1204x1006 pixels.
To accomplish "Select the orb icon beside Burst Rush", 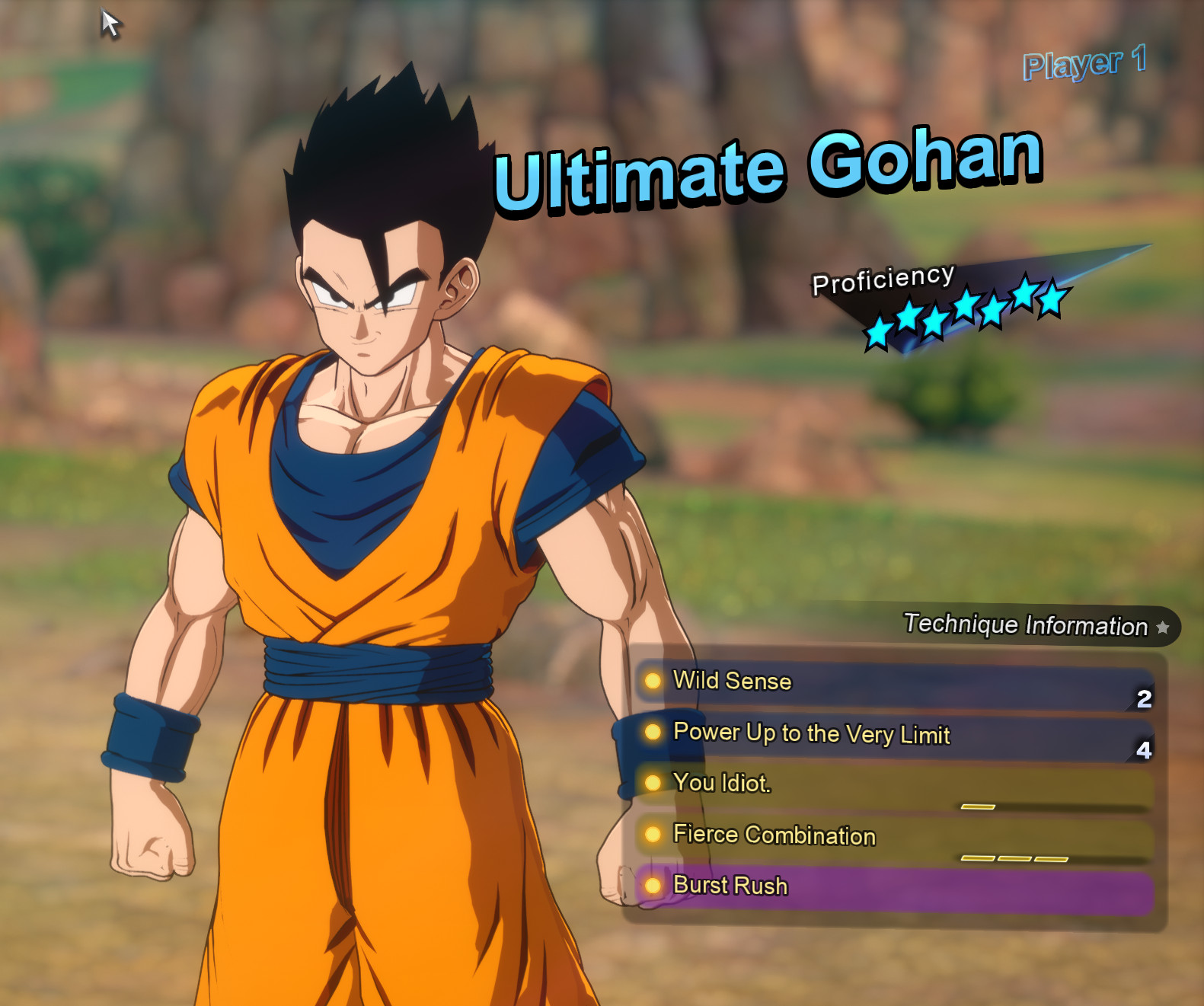I will pyautogui.click(x=653, y=886).
